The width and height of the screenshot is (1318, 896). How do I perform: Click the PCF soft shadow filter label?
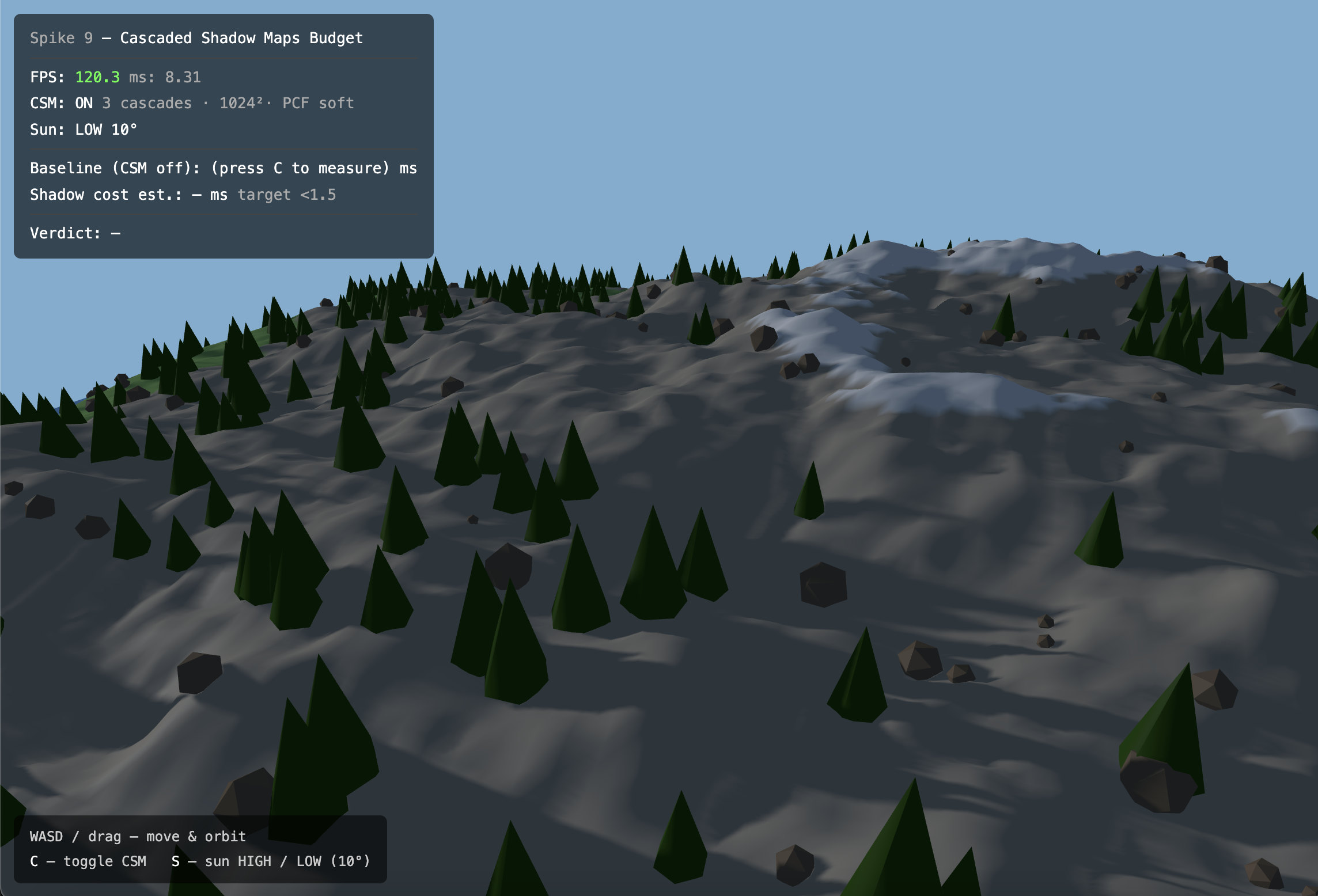pyautogui.click(x=317, y=103)
